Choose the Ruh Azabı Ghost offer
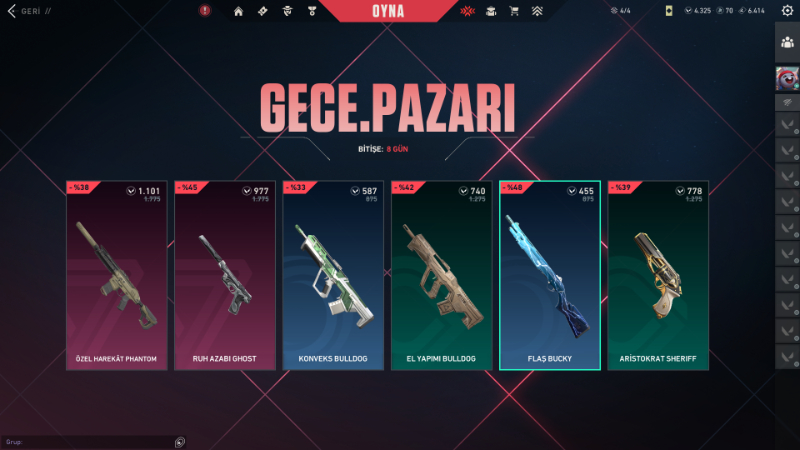 (224, 275)
